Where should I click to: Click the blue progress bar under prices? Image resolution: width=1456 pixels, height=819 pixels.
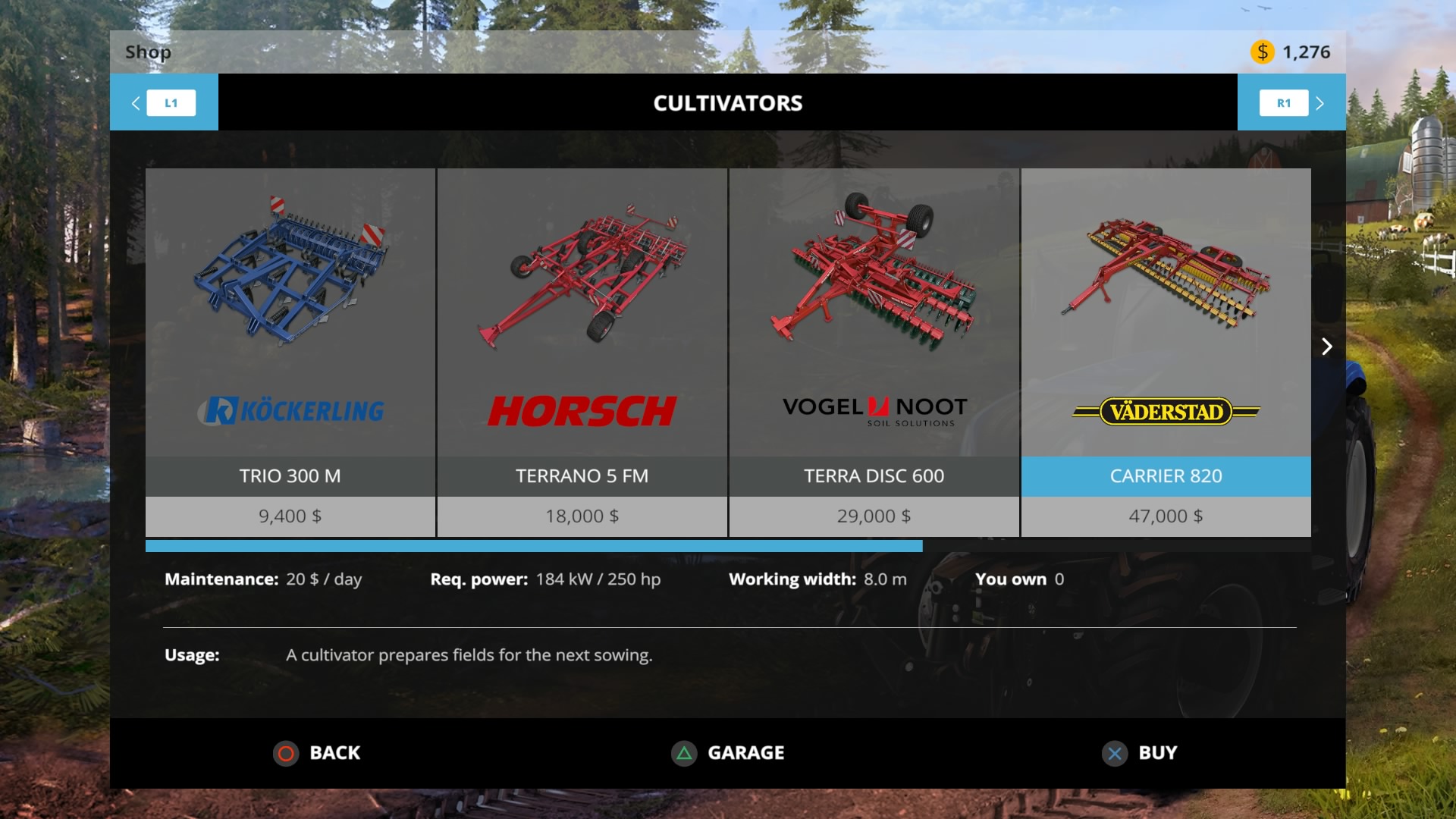(535, 545)
